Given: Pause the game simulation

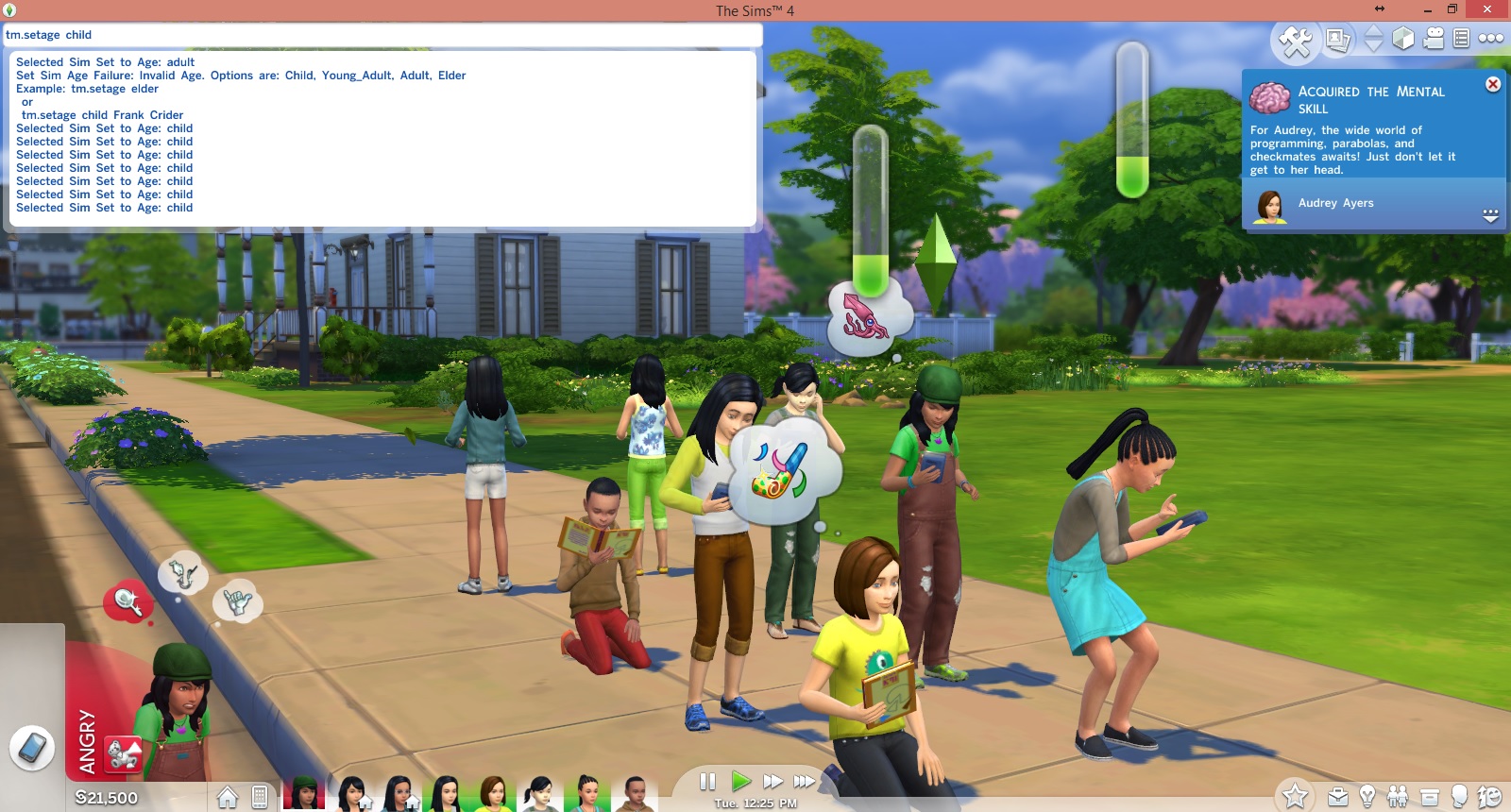Looking at the screenshot, I should (x=707, y=781).
